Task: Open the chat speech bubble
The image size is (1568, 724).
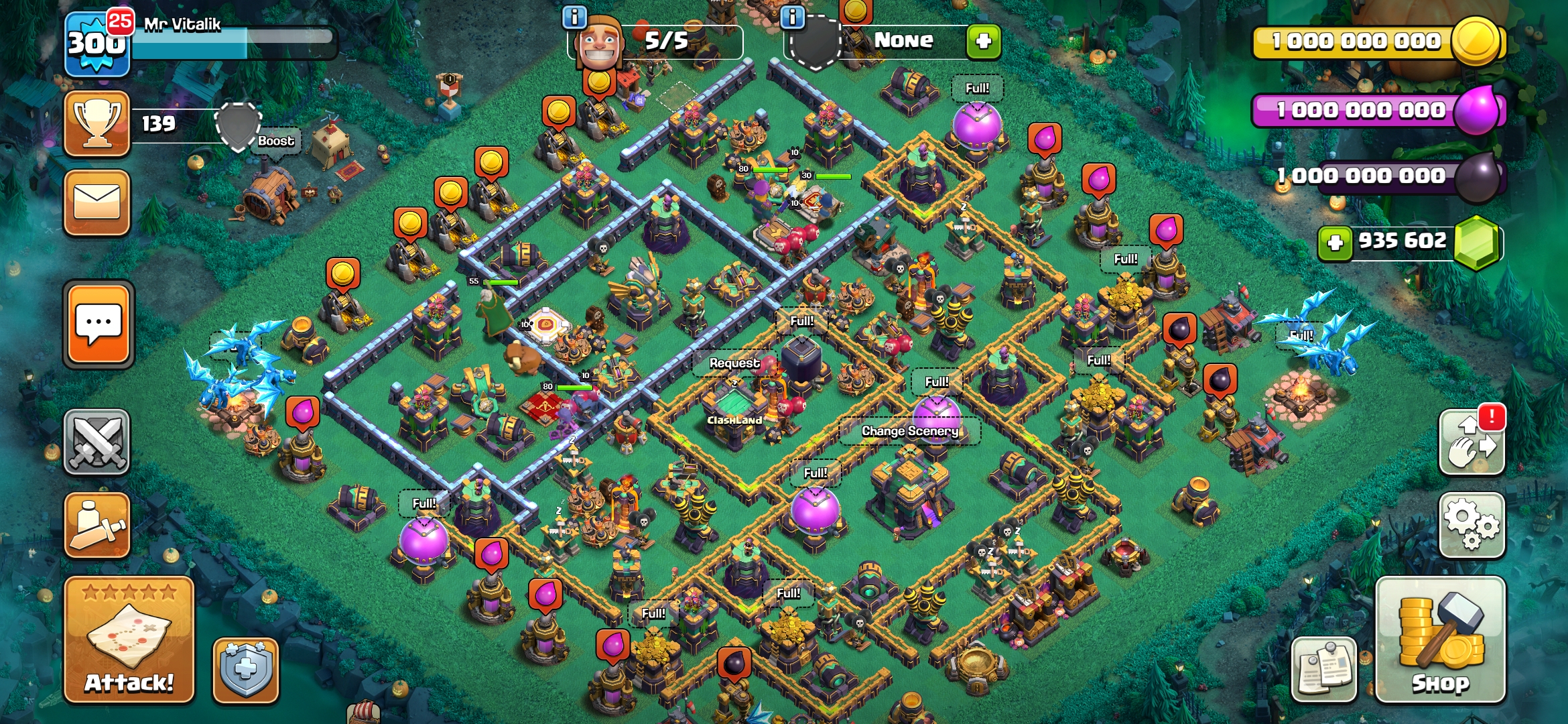Action: pyautogui.click(x=99, y=324)
